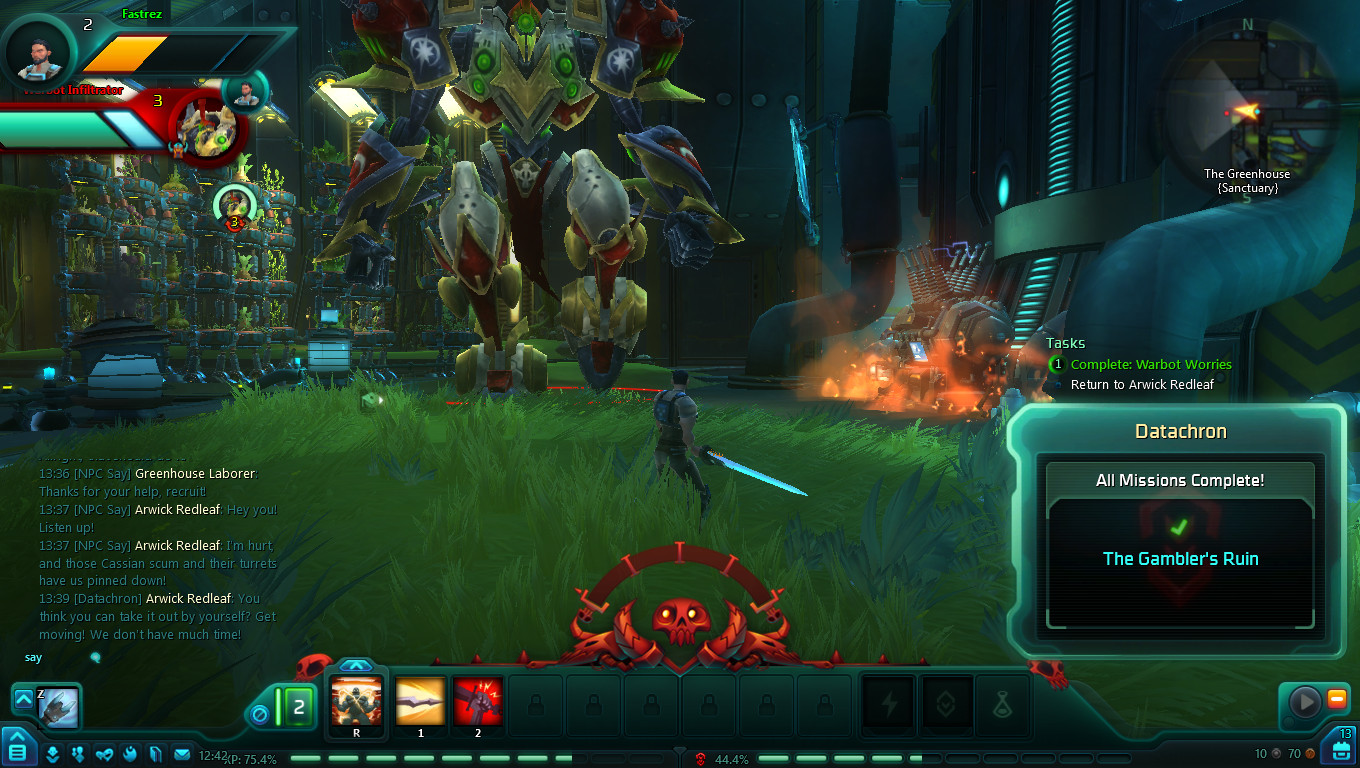Open the social panel icon

pos(80,753)
